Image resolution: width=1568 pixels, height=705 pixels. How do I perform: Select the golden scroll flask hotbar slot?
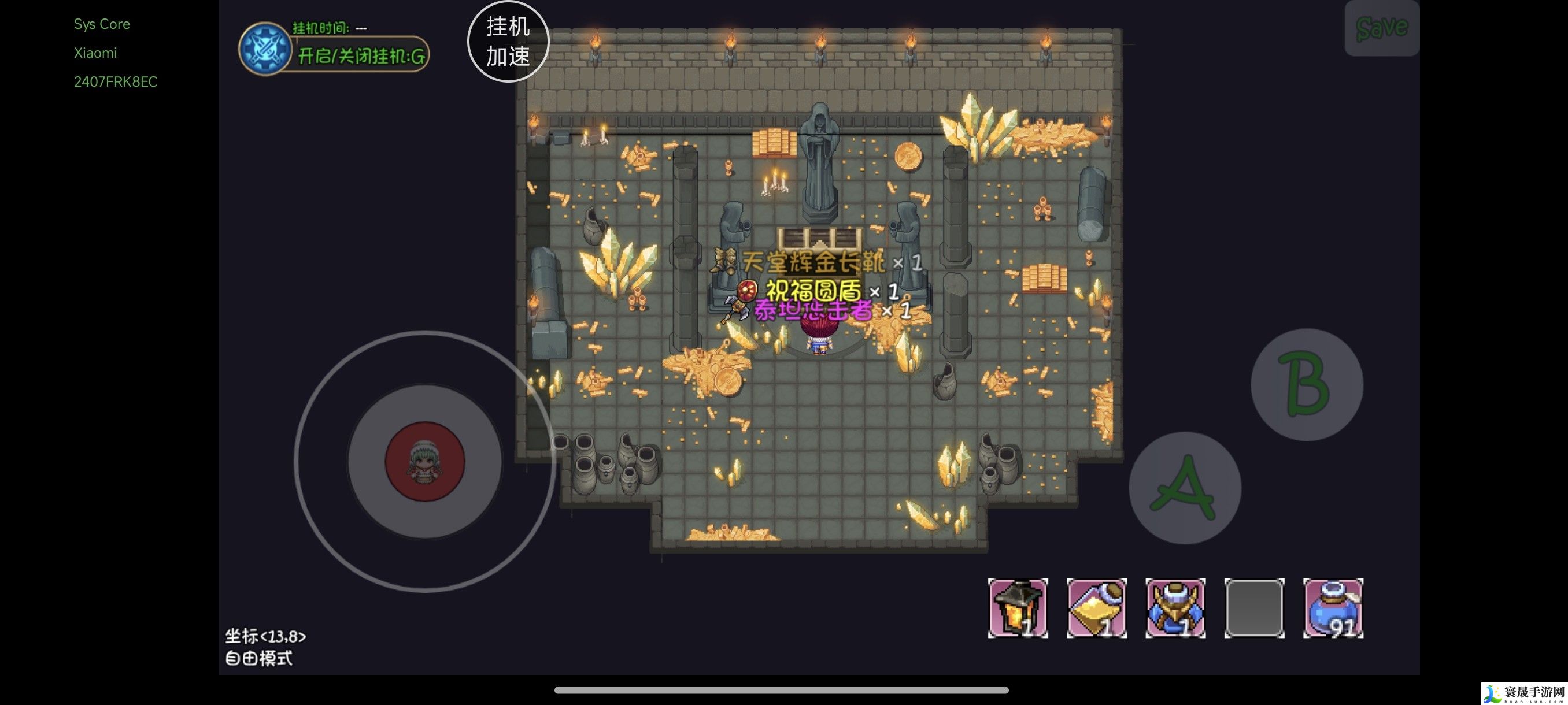point(1096,608)
